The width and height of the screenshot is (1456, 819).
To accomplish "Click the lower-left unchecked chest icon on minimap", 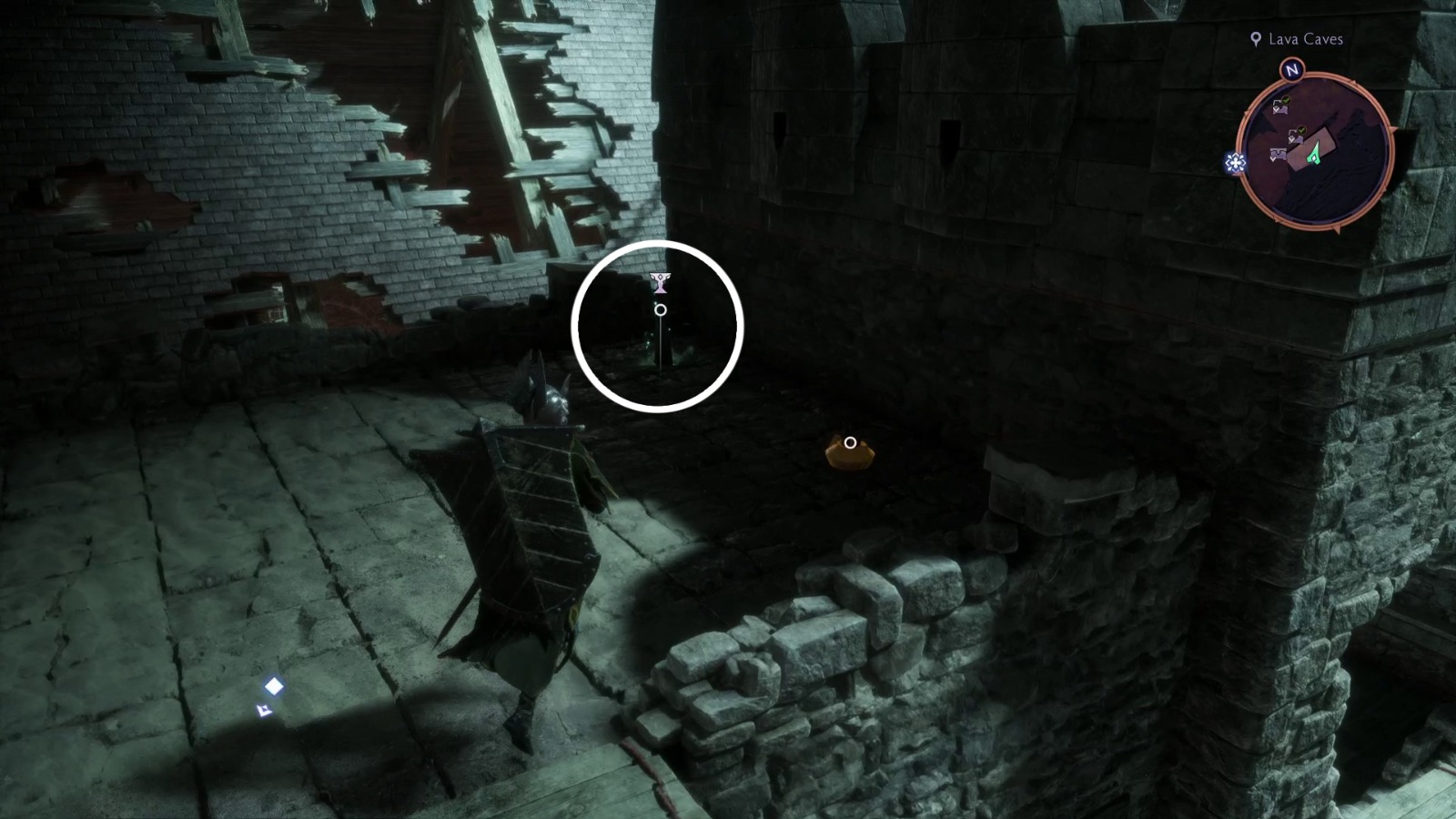I will click(x=1279, y=154).
